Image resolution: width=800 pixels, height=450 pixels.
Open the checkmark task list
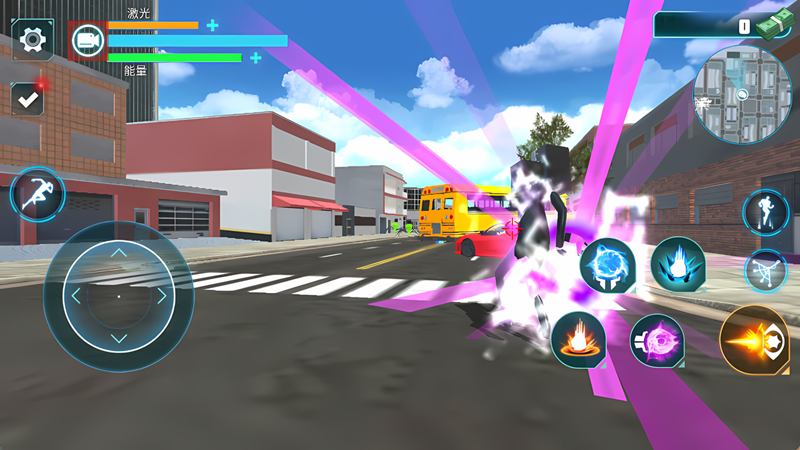point(27,98)
